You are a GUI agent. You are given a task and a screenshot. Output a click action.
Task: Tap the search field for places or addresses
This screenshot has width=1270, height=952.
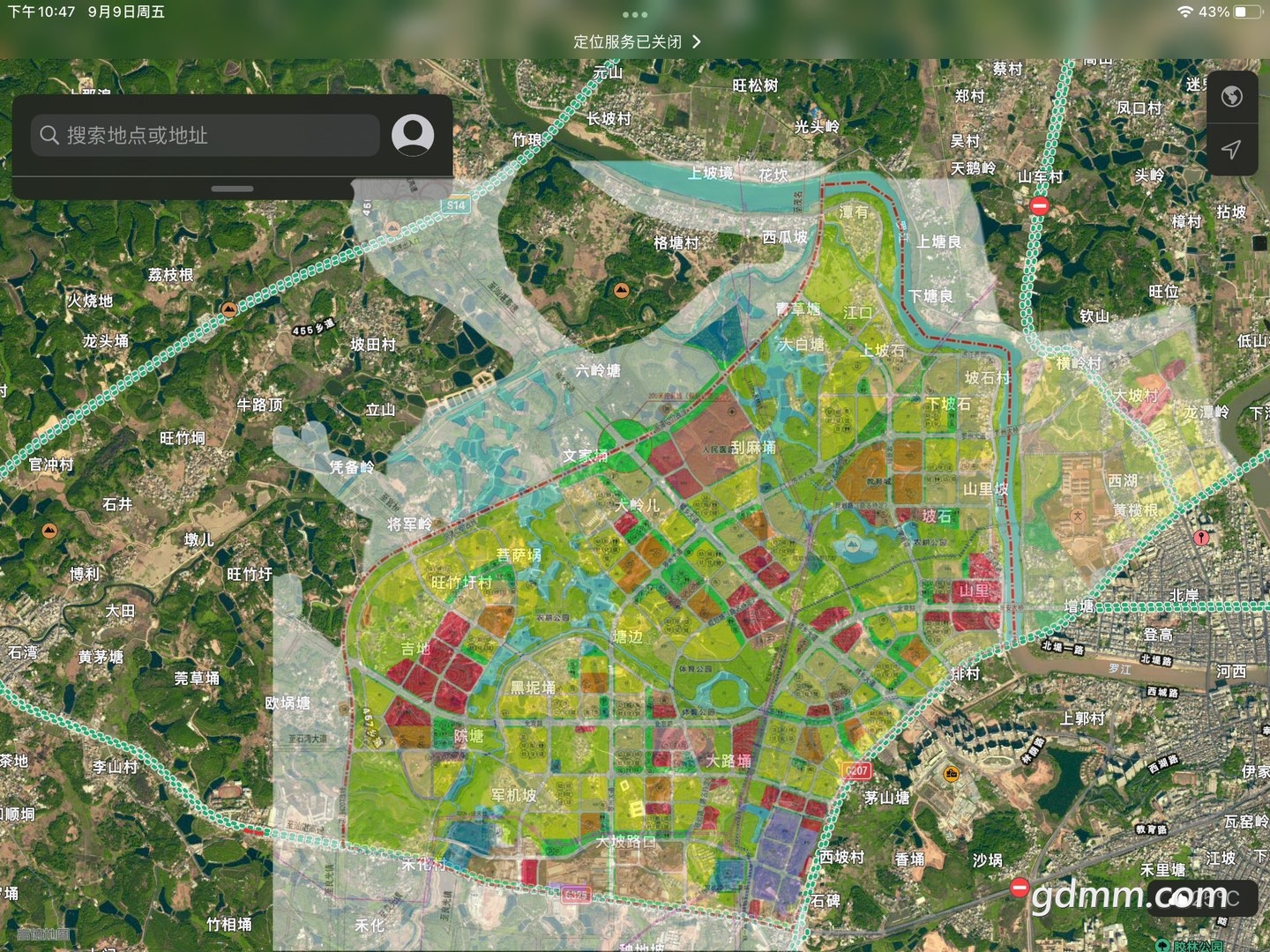pyautogui.click(x=205, y=136)
